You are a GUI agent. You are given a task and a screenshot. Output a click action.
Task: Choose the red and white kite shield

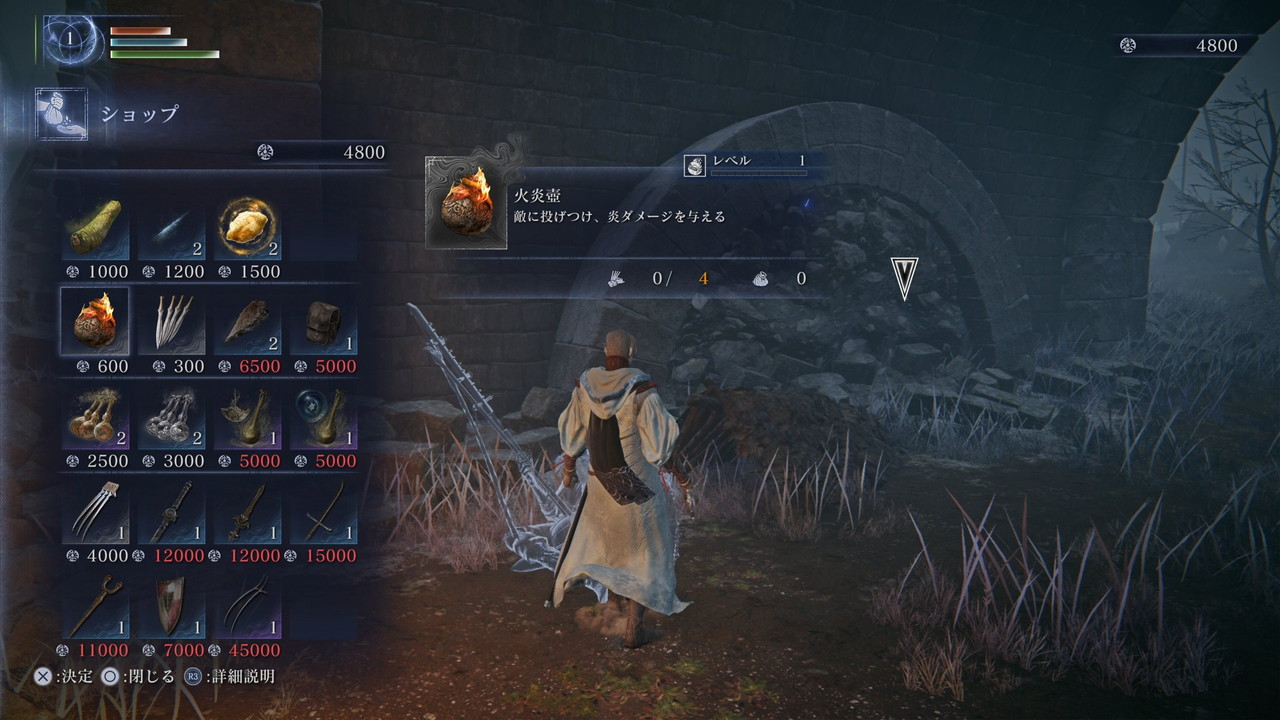tap(171, 606)
